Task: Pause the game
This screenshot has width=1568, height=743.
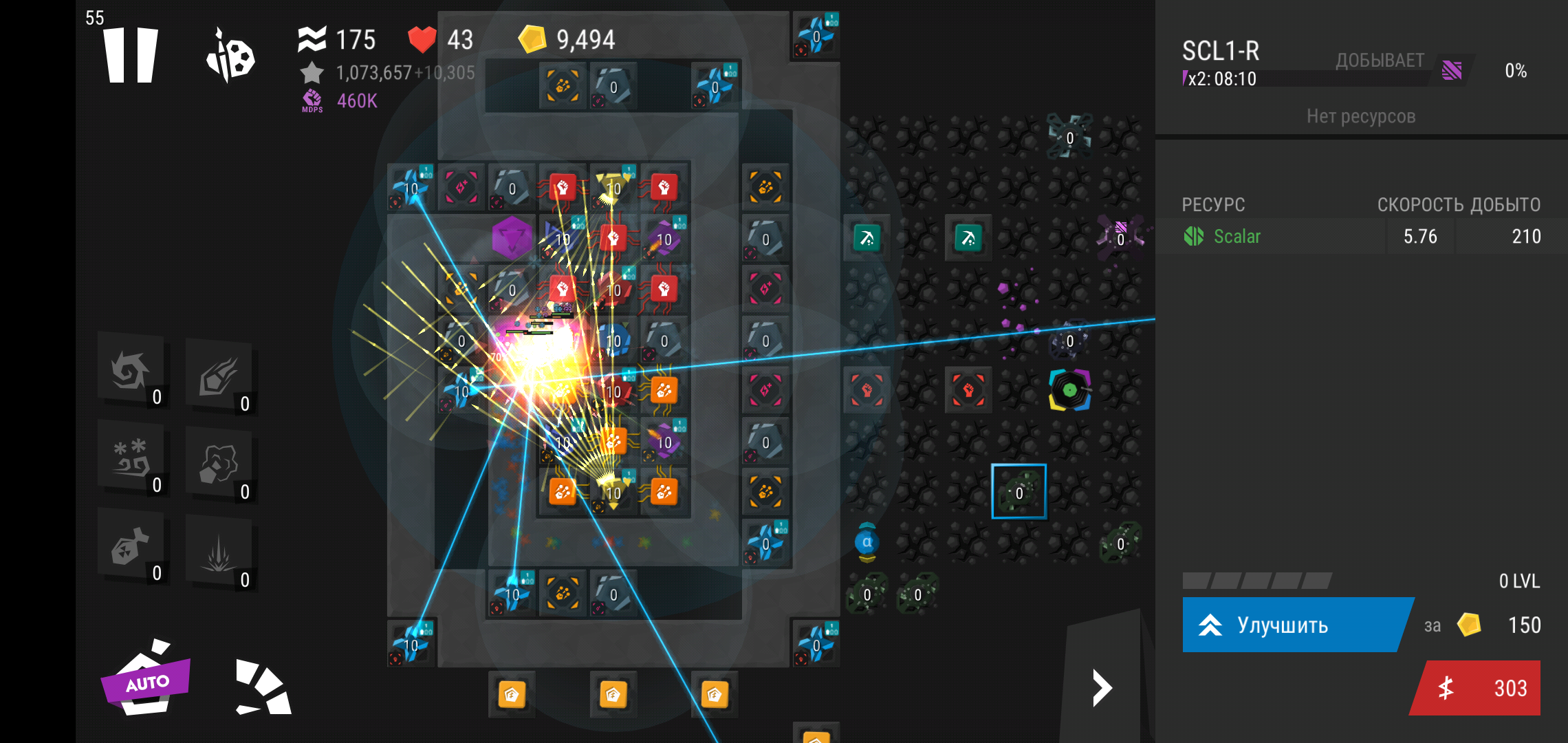Action: [x=131, y=55]
